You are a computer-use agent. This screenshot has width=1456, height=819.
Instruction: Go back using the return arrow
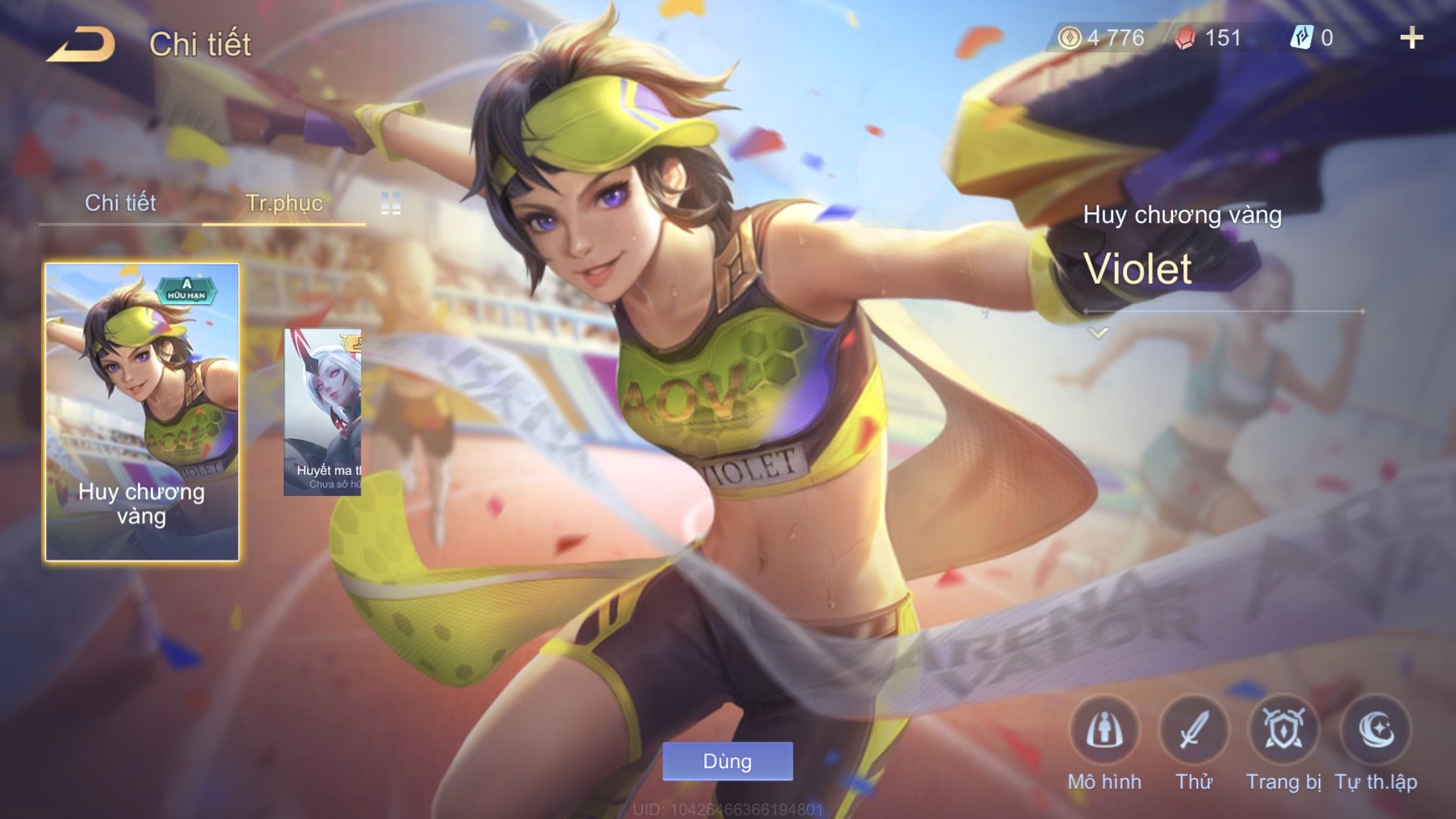81,44
